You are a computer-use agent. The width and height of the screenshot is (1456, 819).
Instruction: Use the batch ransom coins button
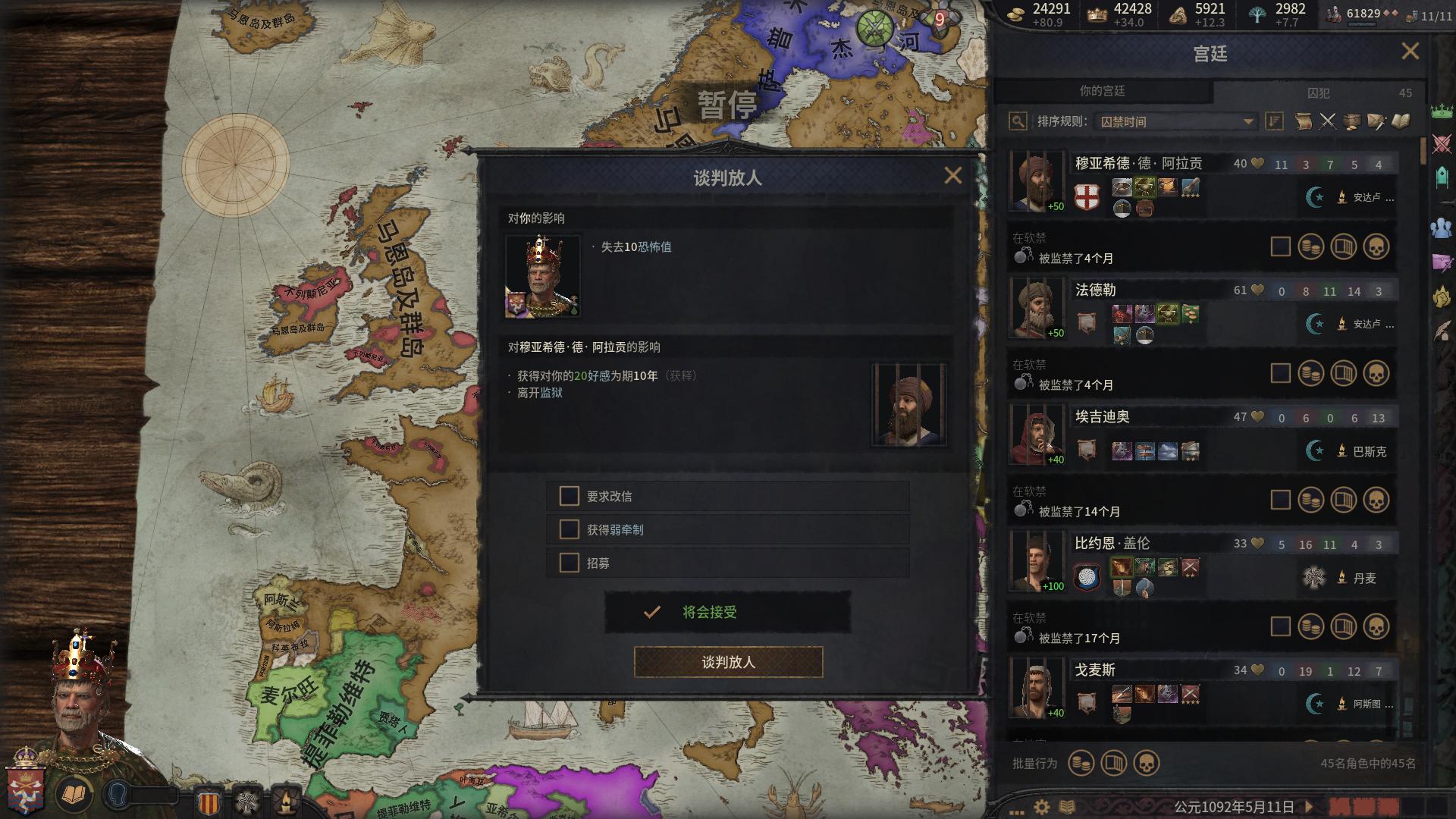1081,763
